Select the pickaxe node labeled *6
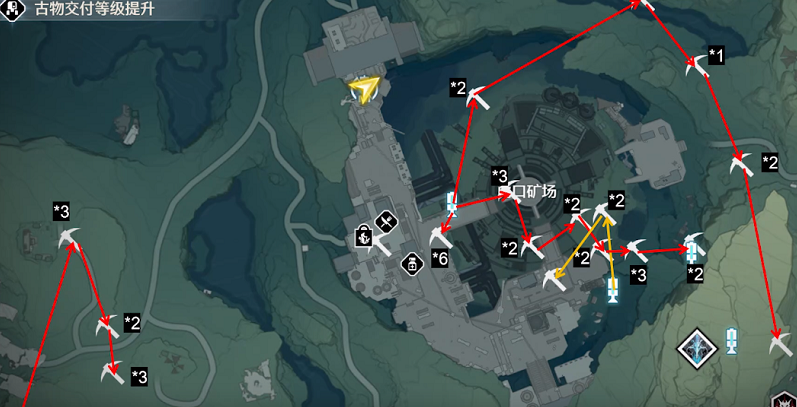This screenshot has width=797, height=407. [x=440, y=238]
